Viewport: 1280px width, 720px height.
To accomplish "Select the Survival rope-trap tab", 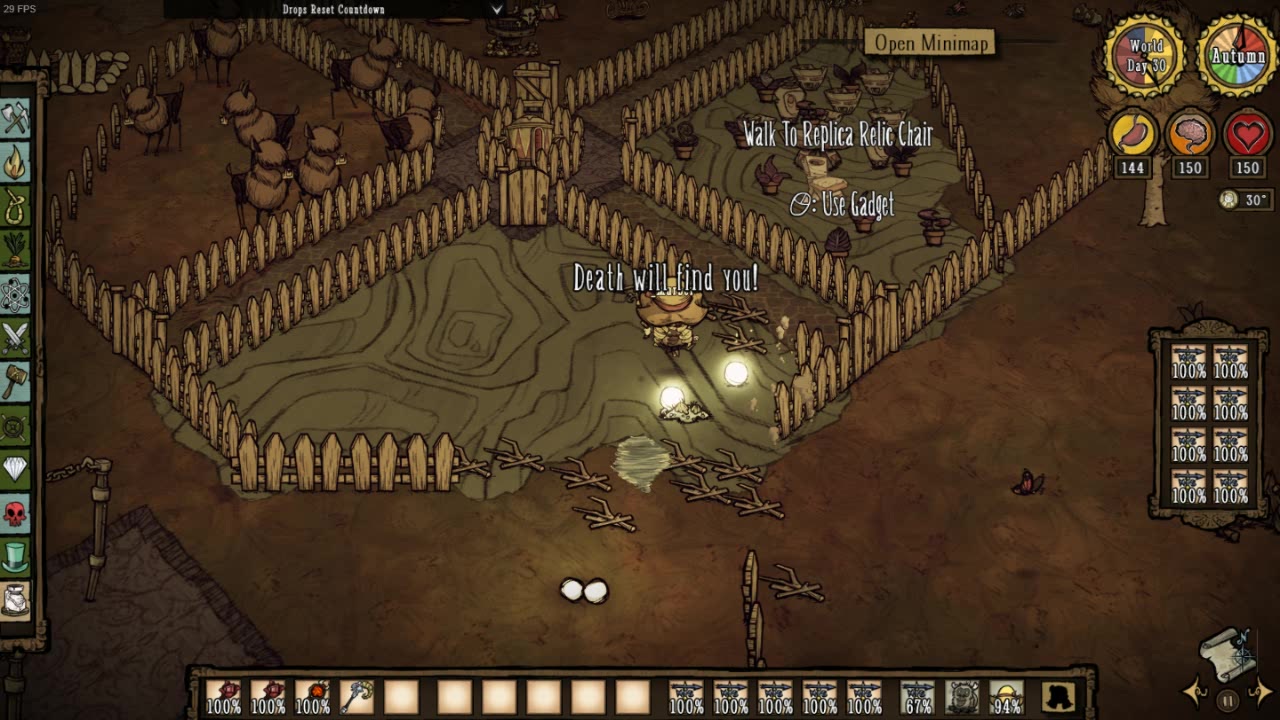I will [15, 207].
